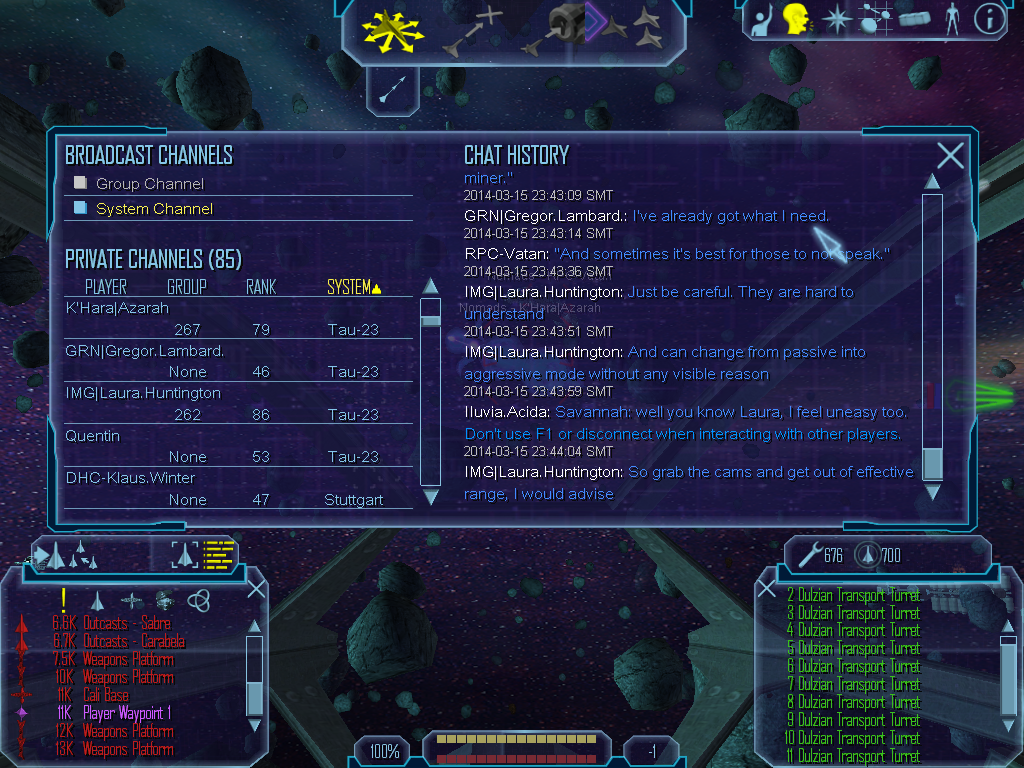1024x768 pixels.
Task: Activate the yellow free-flight maneuver icon
Action: coord(393,29)
